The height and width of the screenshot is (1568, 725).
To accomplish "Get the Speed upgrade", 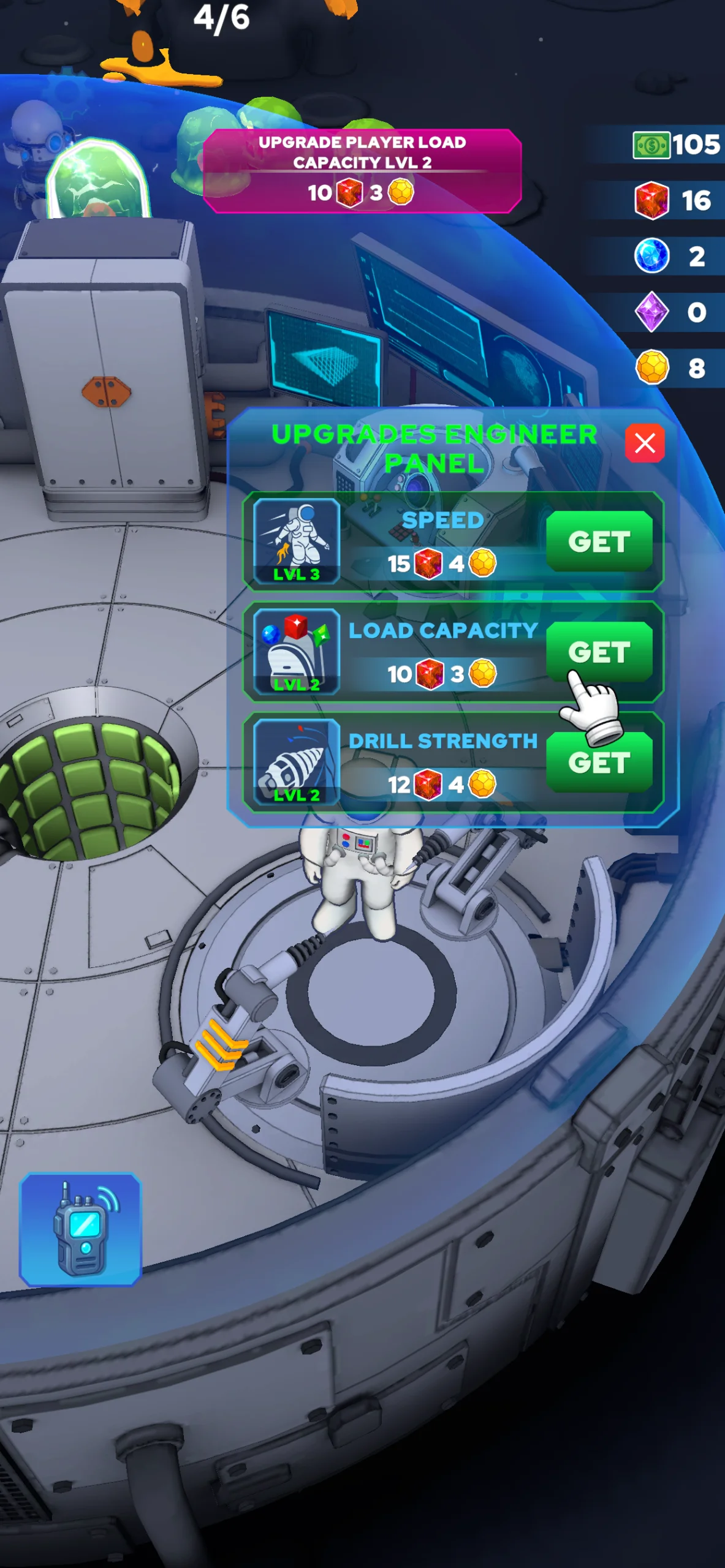I will coord(599,541).
